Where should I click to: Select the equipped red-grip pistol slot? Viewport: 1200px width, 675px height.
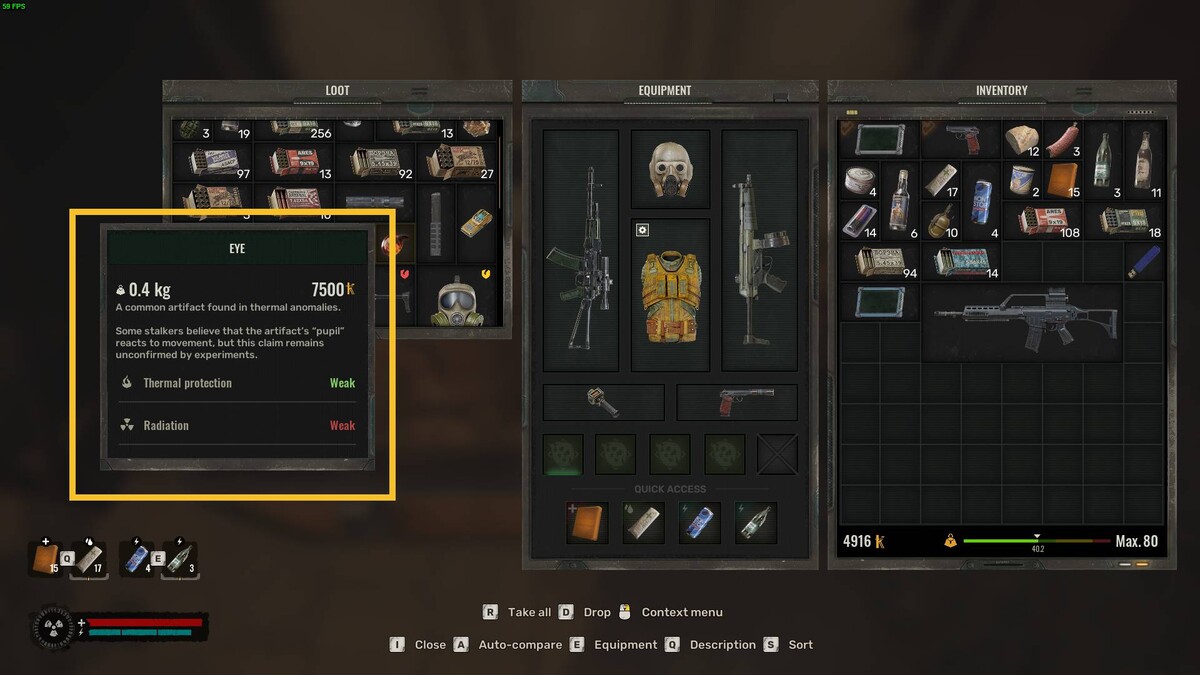(x=737, y=402)
